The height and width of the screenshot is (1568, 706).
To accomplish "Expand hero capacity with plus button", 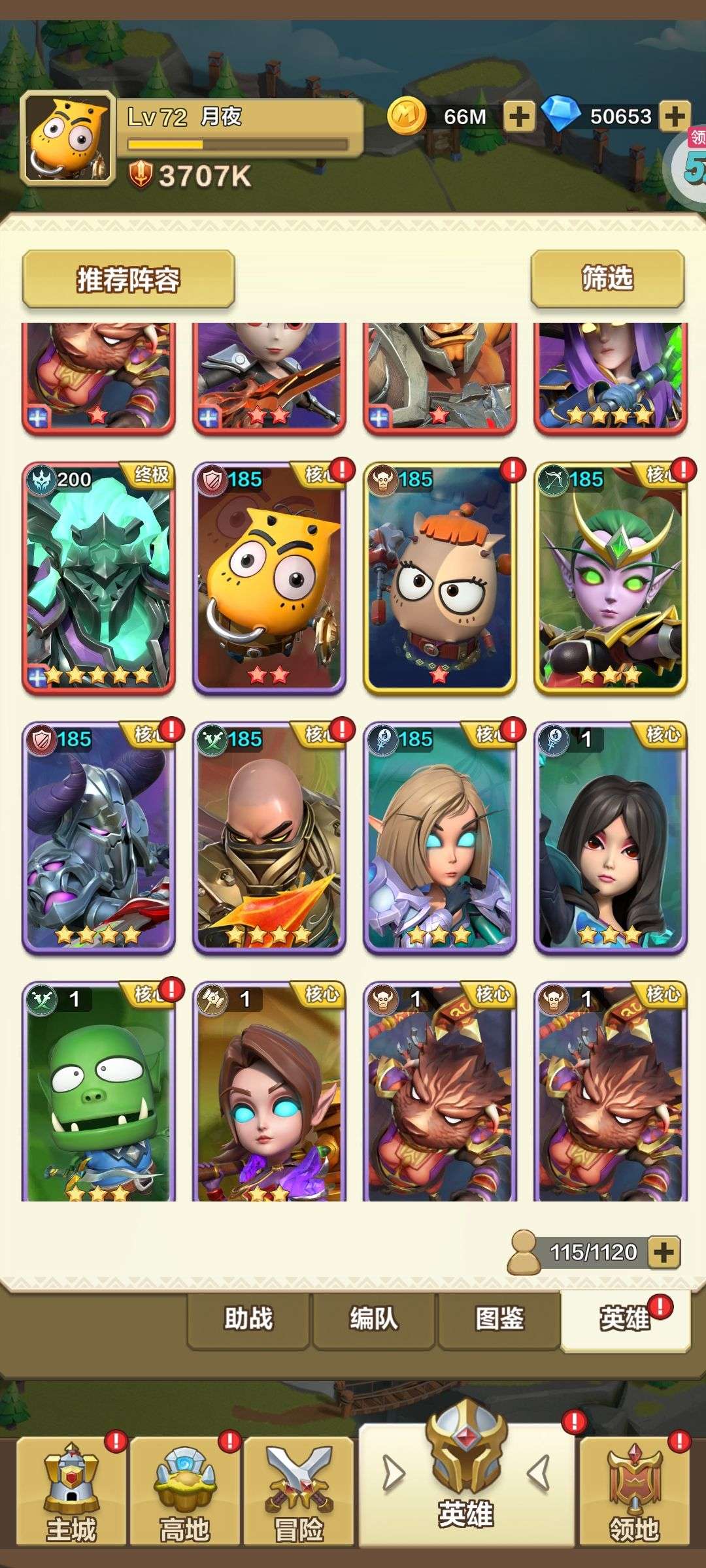I will pyautogui.click(x=664, y=1252).
